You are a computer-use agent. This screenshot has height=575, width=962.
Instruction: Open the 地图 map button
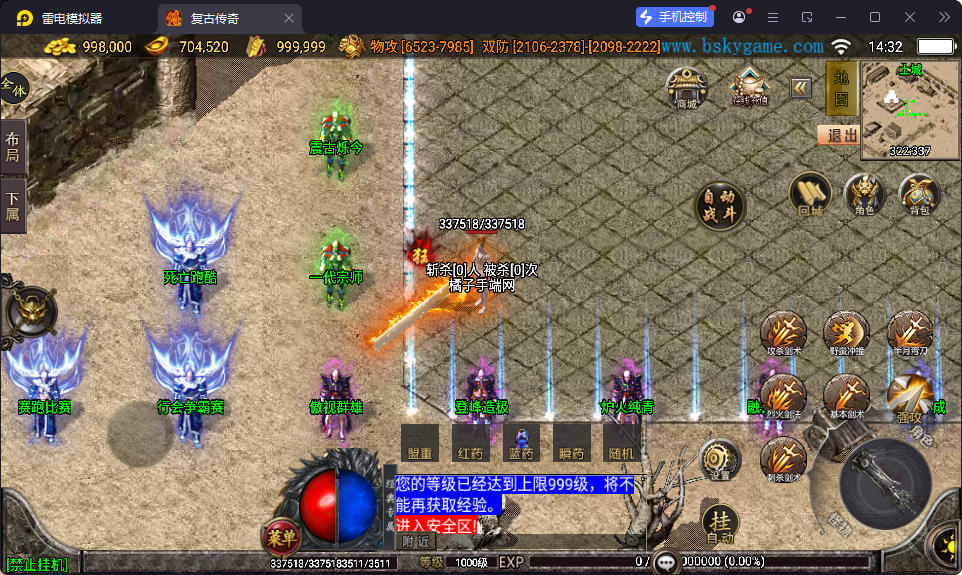841,87
